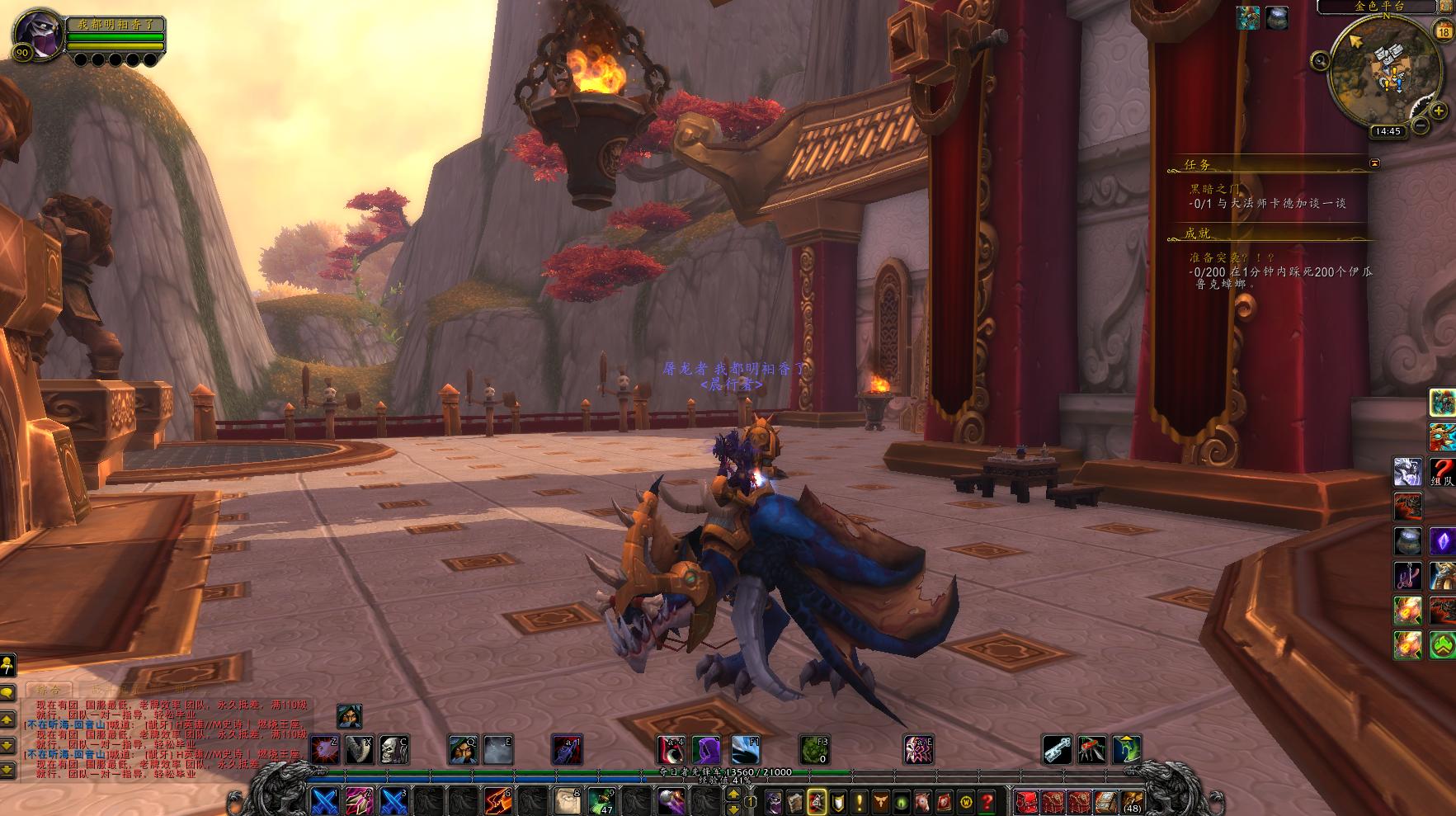Open the red question mark help button
1456x816 pixels.
(x=987, y=801)
